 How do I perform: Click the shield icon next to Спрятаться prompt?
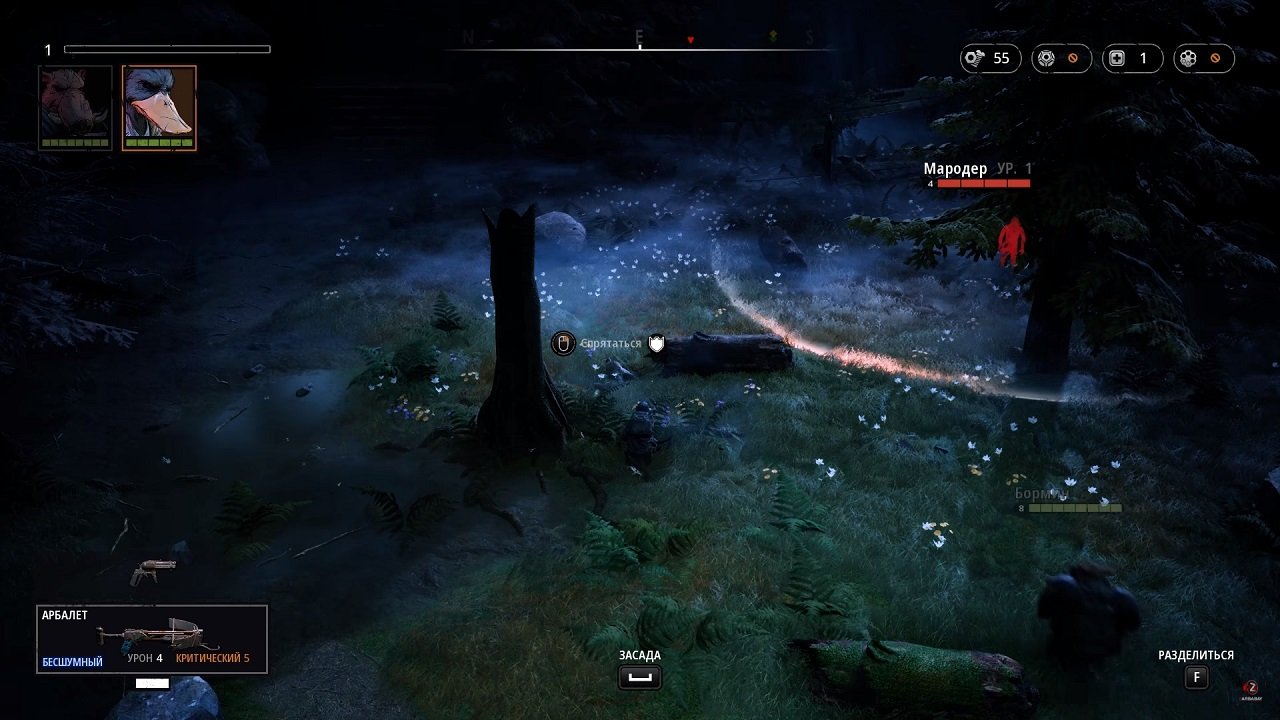coord(655,344)
